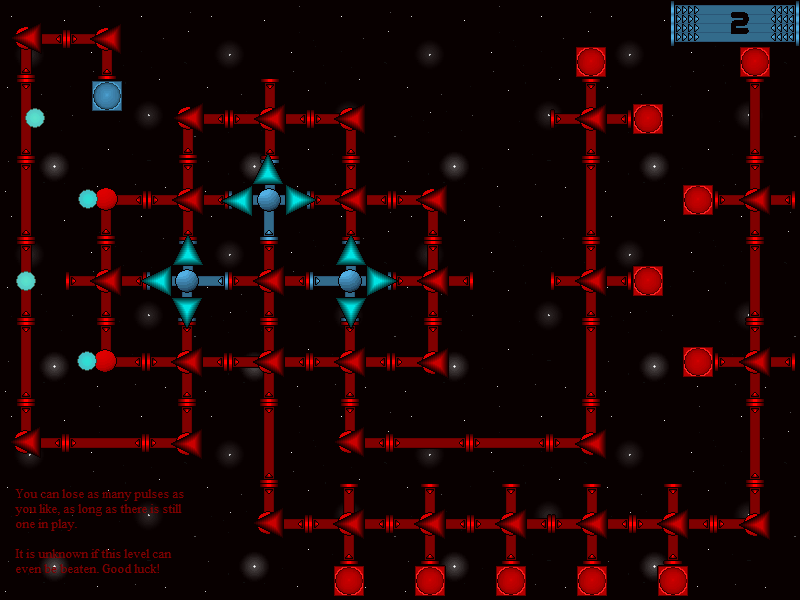
Task: Activate right arrow on the switch lacking a left arrow
Action: pyautogui.click(x=380, y=281)
